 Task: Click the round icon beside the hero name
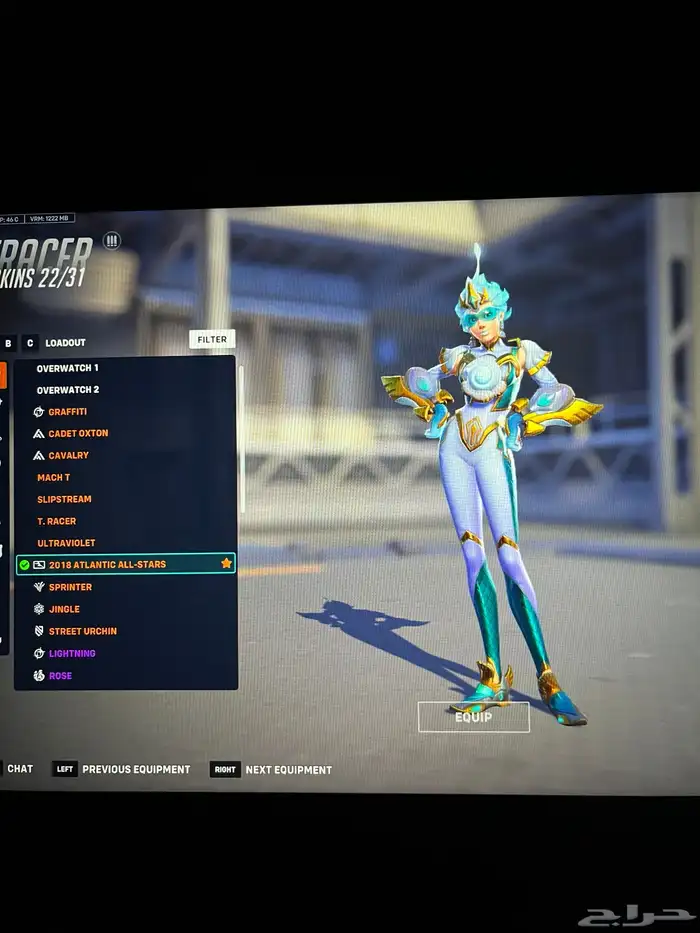tap(112, 241)
